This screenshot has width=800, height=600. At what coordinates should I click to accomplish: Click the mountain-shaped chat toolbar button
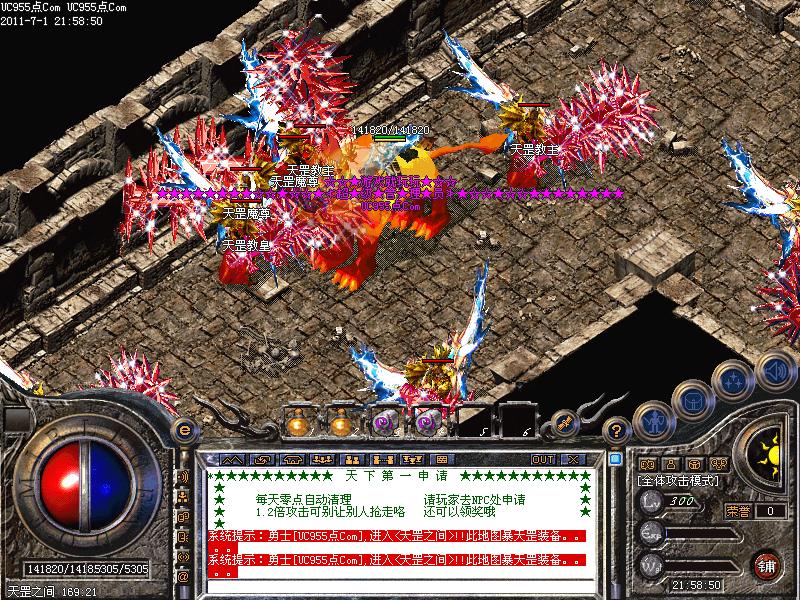pyautogui.click(x=232, y=459)
